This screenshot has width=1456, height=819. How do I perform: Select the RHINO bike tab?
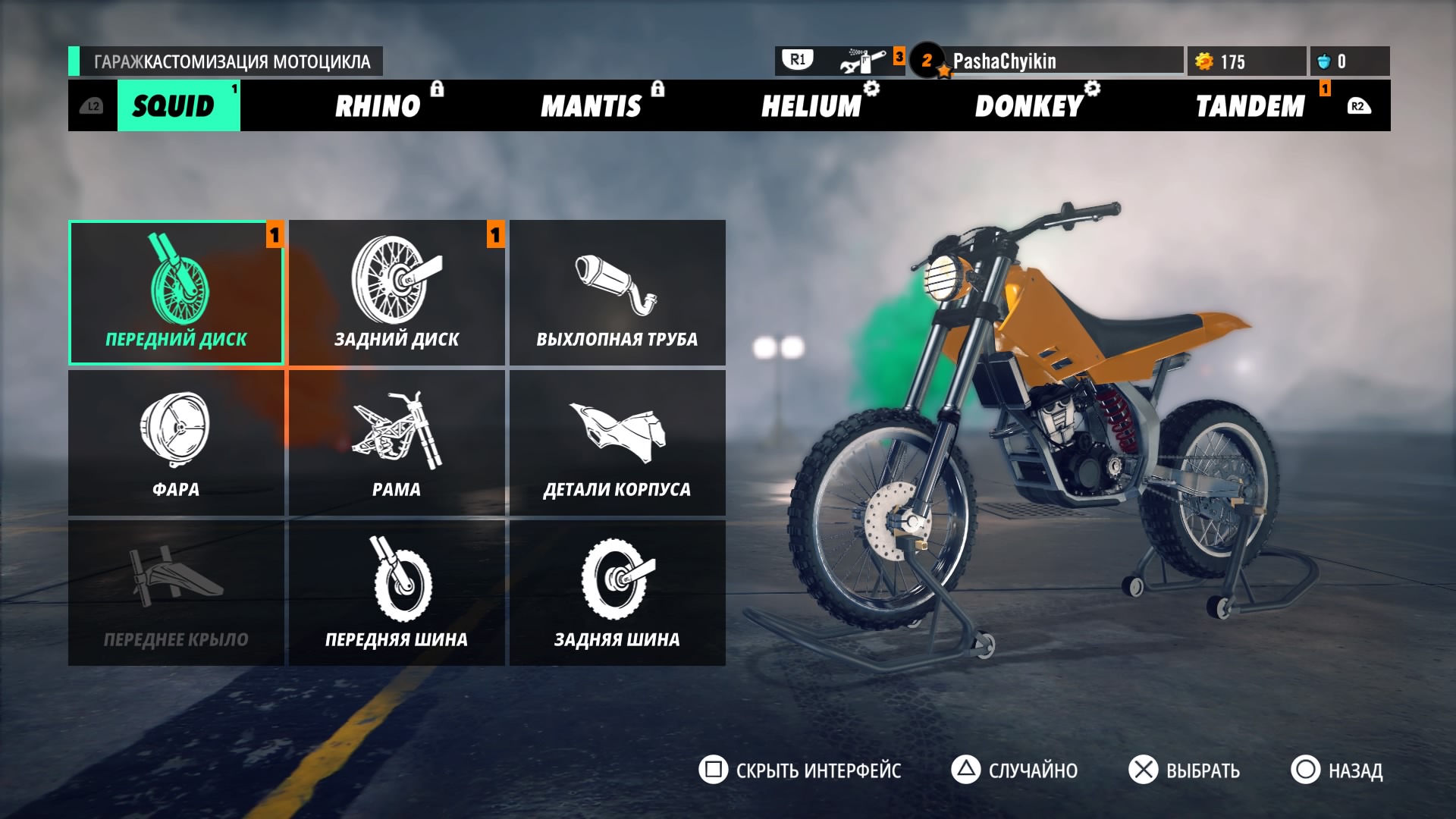378,106
